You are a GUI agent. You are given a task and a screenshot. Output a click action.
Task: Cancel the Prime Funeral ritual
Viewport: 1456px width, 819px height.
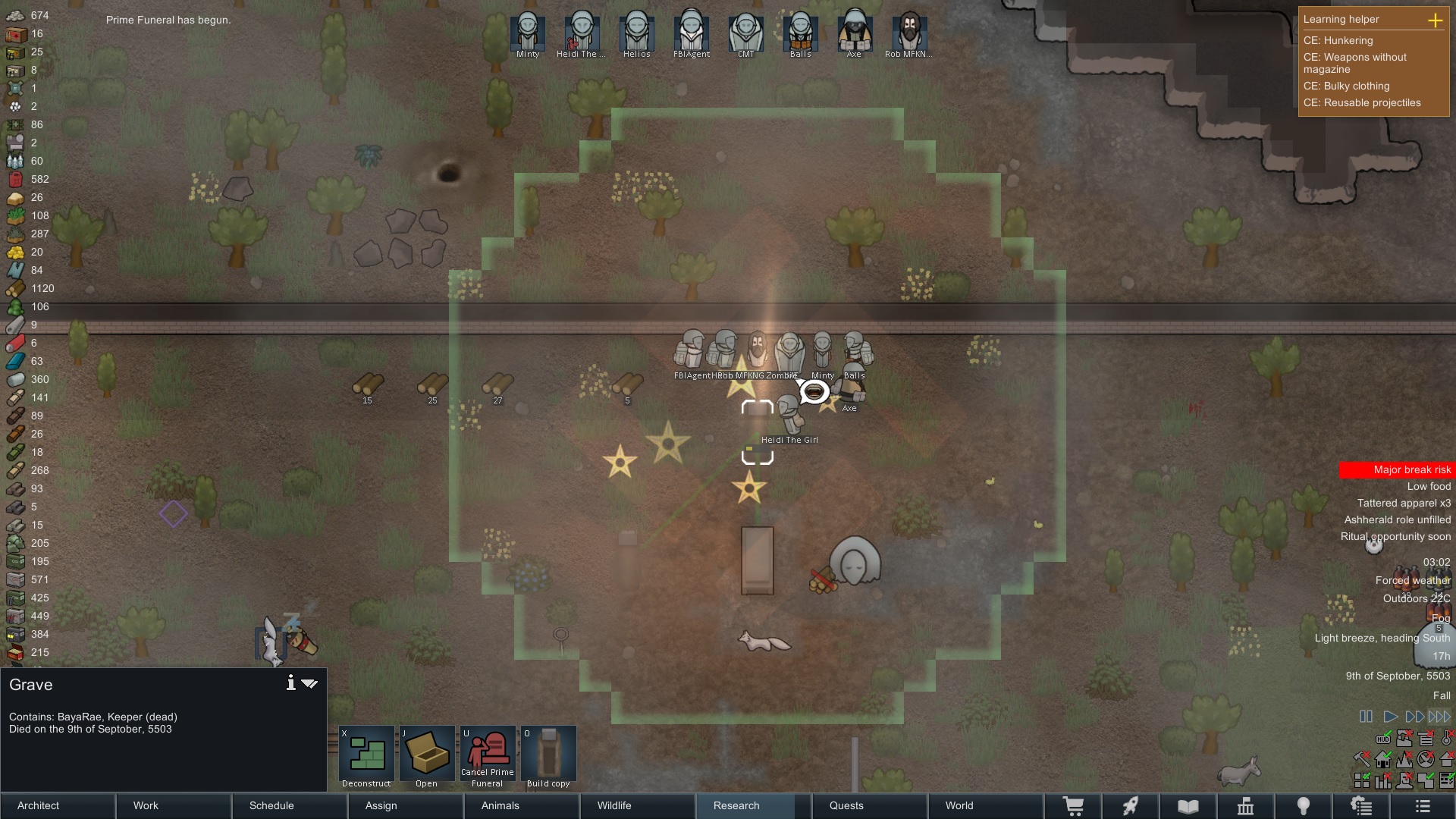(487, 757)
